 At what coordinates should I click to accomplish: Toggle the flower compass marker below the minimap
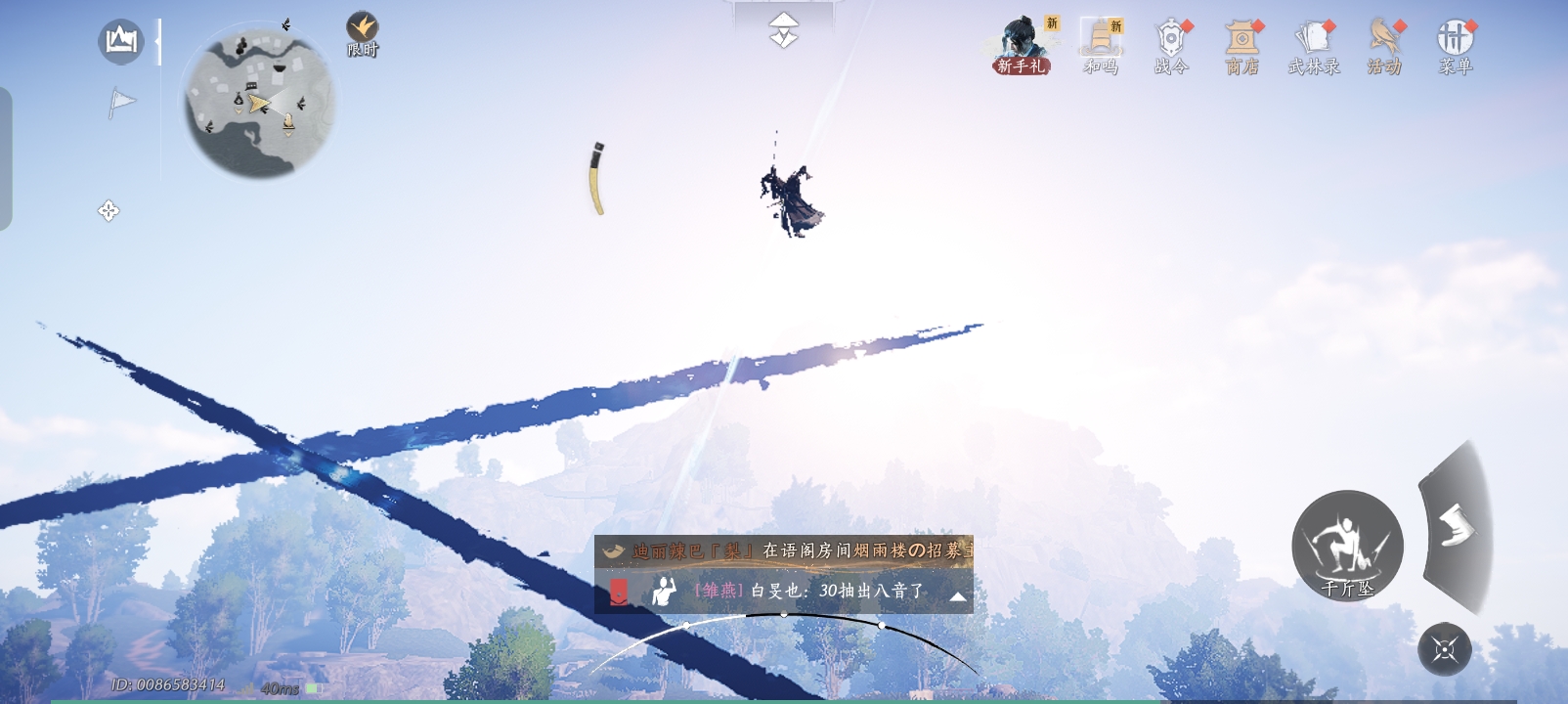pyautogui.click(x=108, y=208)
